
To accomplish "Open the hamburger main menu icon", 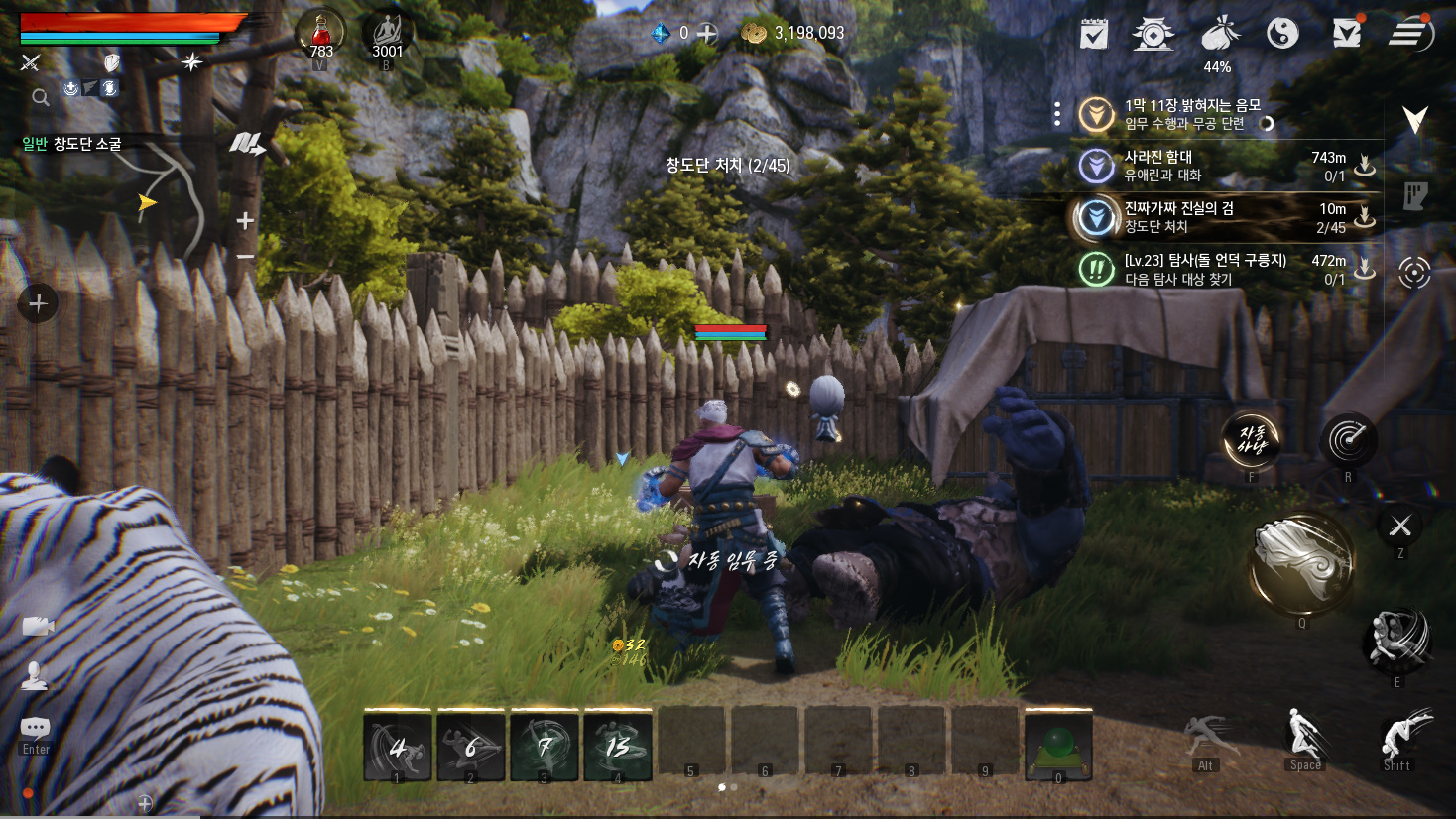I will 1409,34.
